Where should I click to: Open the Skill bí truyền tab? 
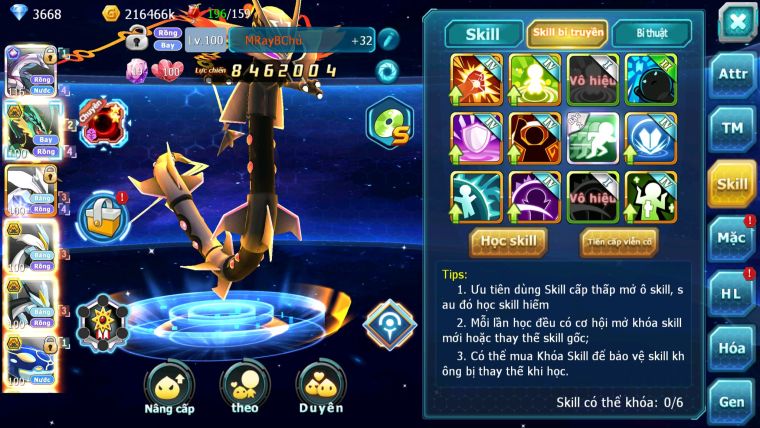[567, 33]
